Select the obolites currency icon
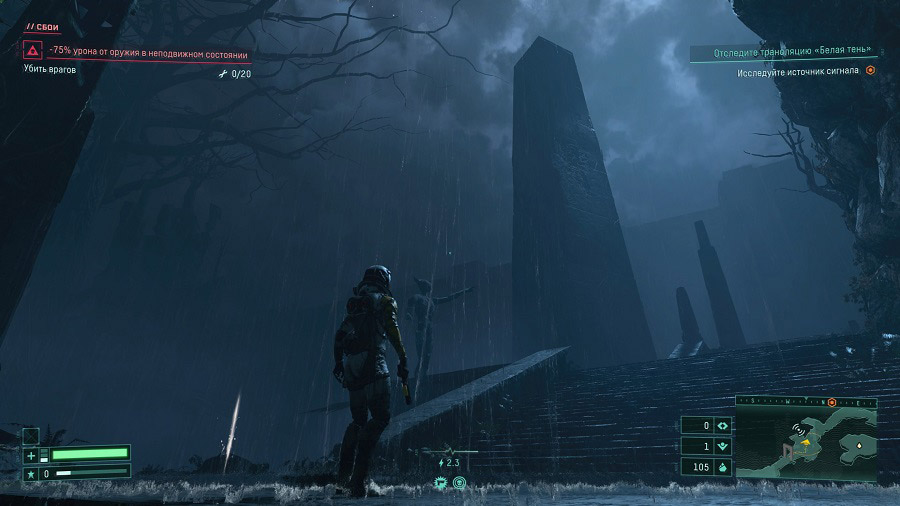Viewport: 900px width, 506px height. (x=723, y=467)
